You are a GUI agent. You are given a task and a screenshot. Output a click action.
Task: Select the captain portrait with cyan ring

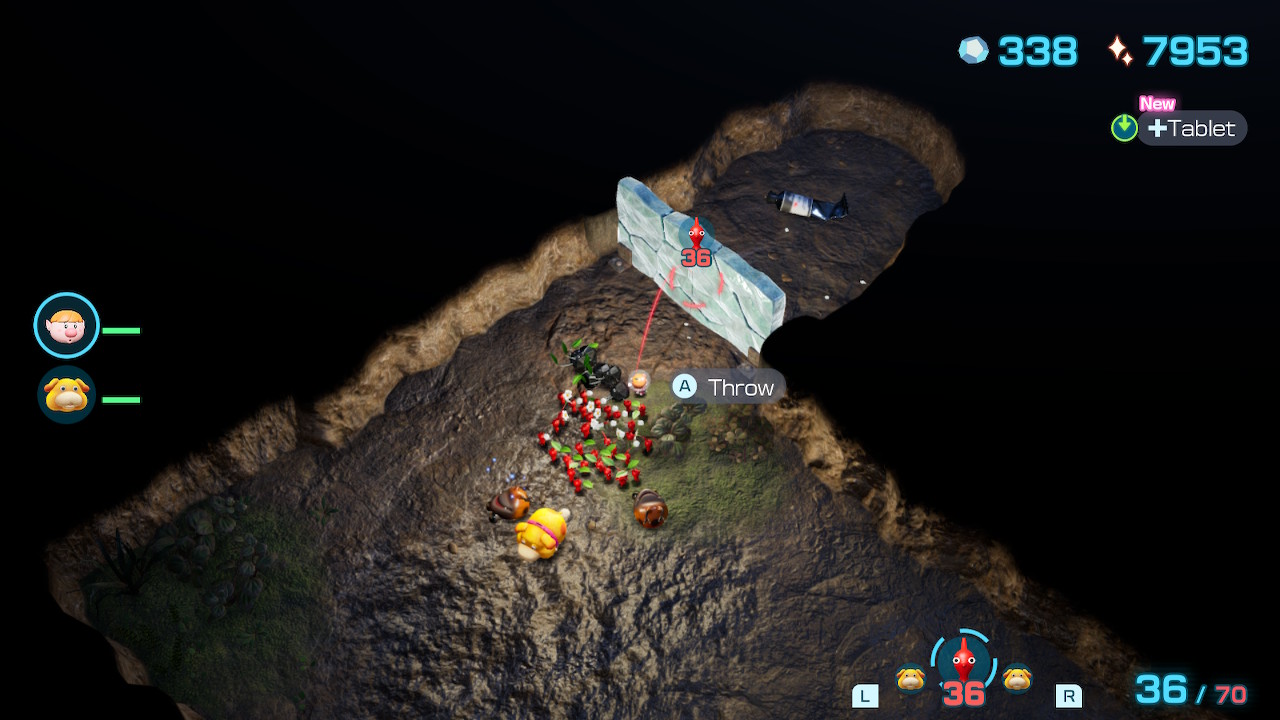(67, 325)
